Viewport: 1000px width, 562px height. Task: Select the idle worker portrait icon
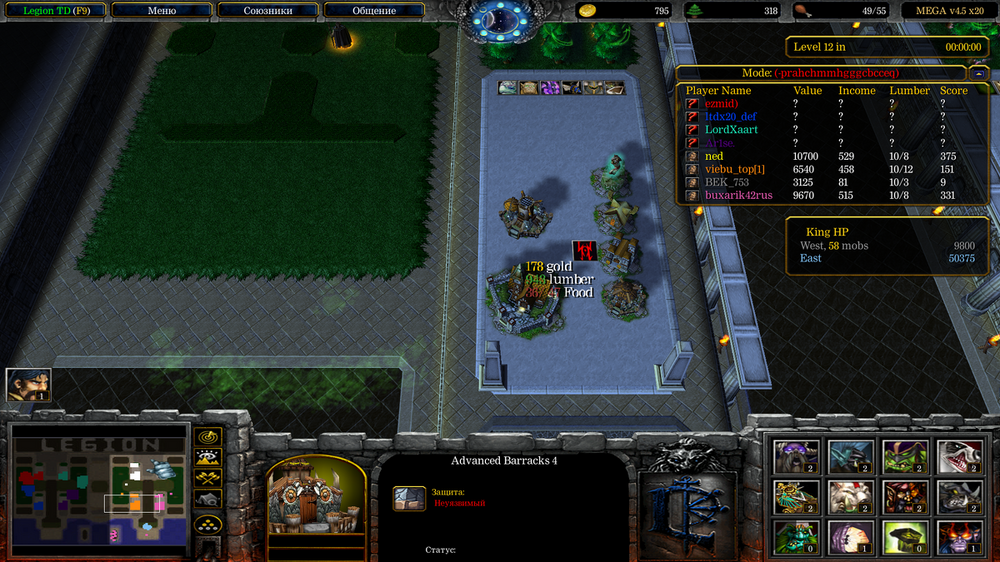click(x=28, y=385)
